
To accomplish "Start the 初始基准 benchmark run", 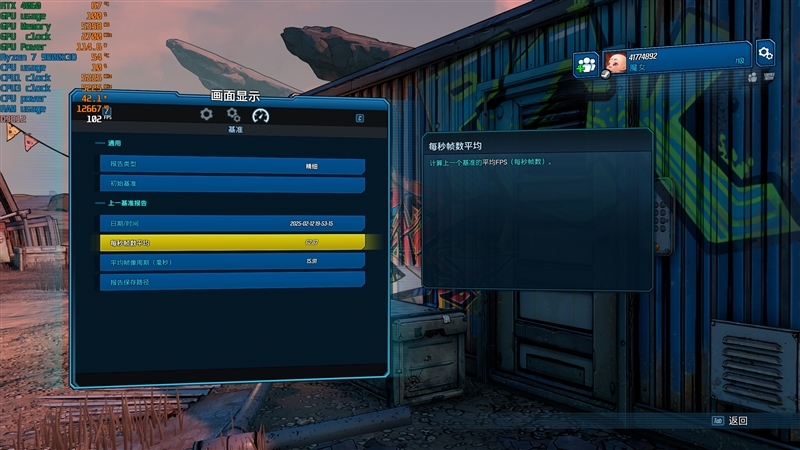I will [x=231, y=185].
